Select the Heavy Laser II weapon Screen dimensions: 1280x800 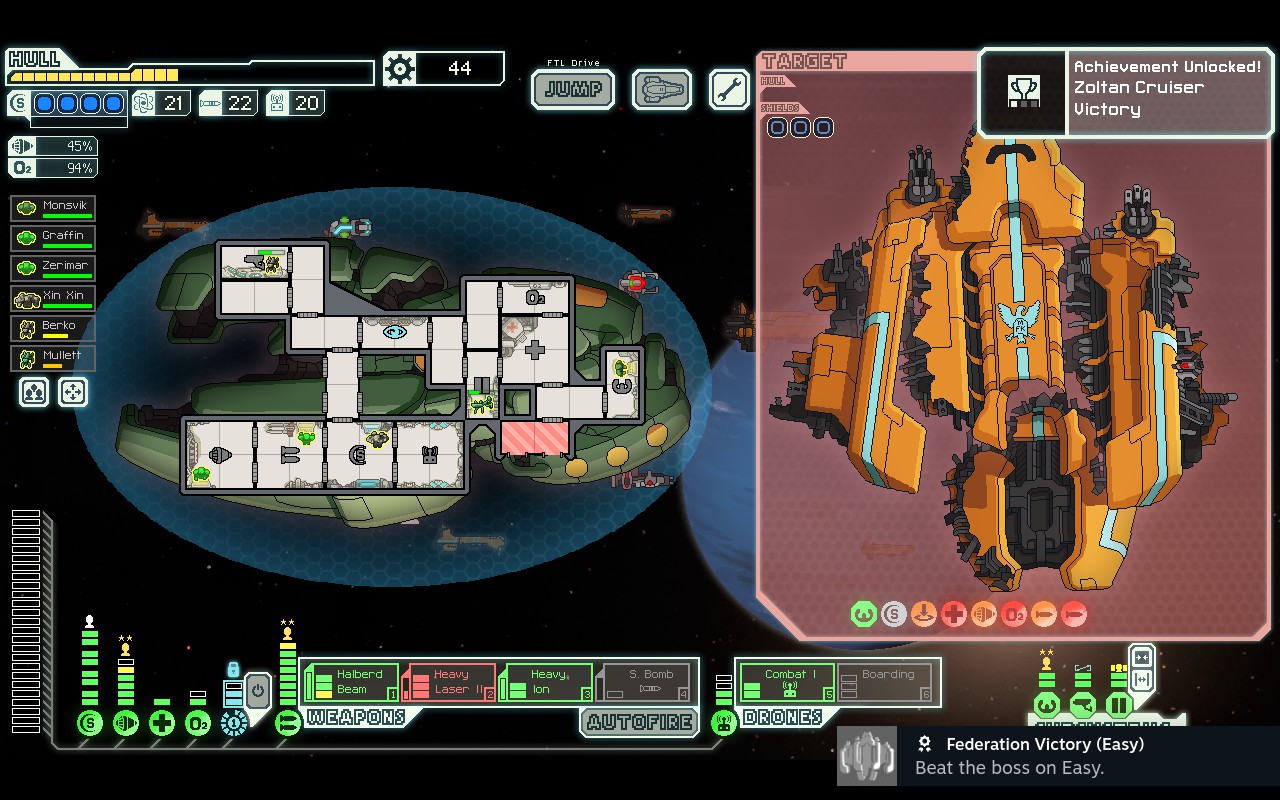tap(450, 682)
